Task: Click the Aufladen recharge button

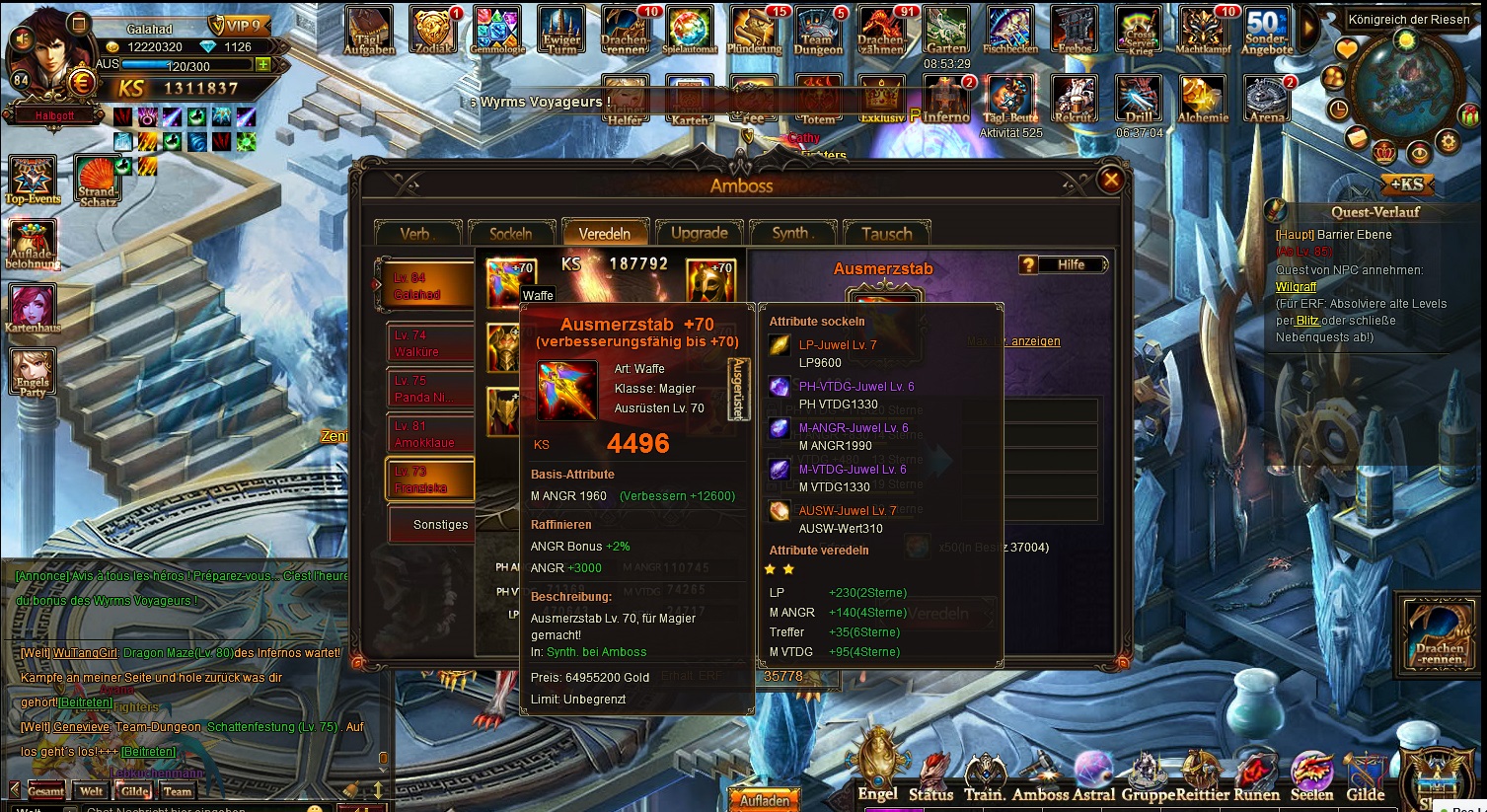Action: click(x=764, y=800)
